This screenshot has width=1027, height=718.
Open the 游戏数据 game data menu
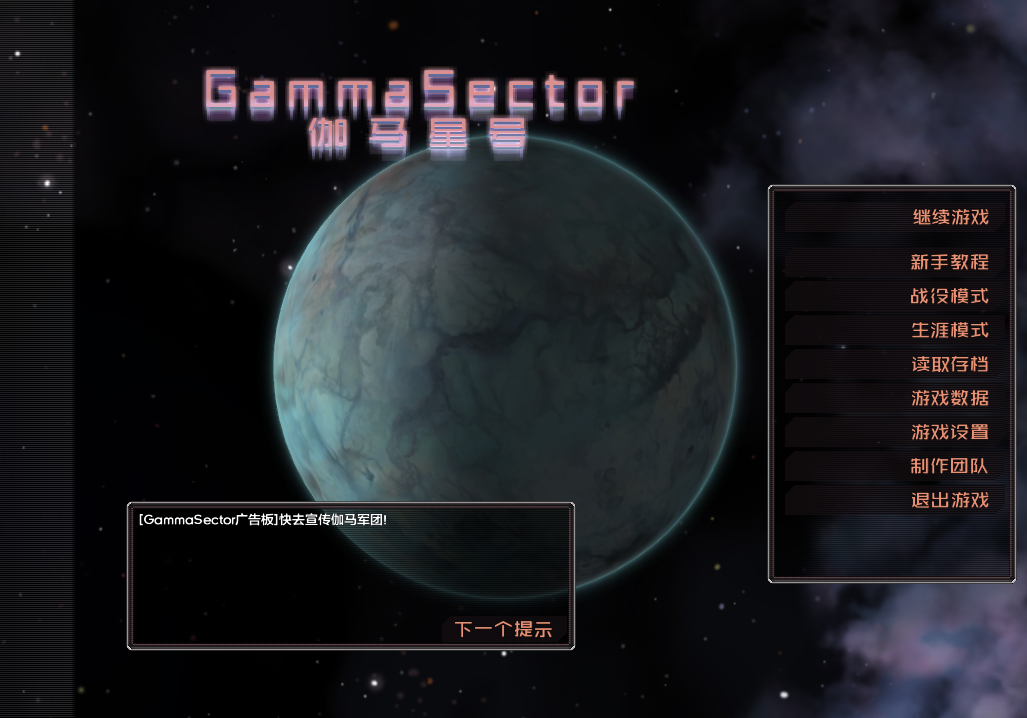[949, 398]
